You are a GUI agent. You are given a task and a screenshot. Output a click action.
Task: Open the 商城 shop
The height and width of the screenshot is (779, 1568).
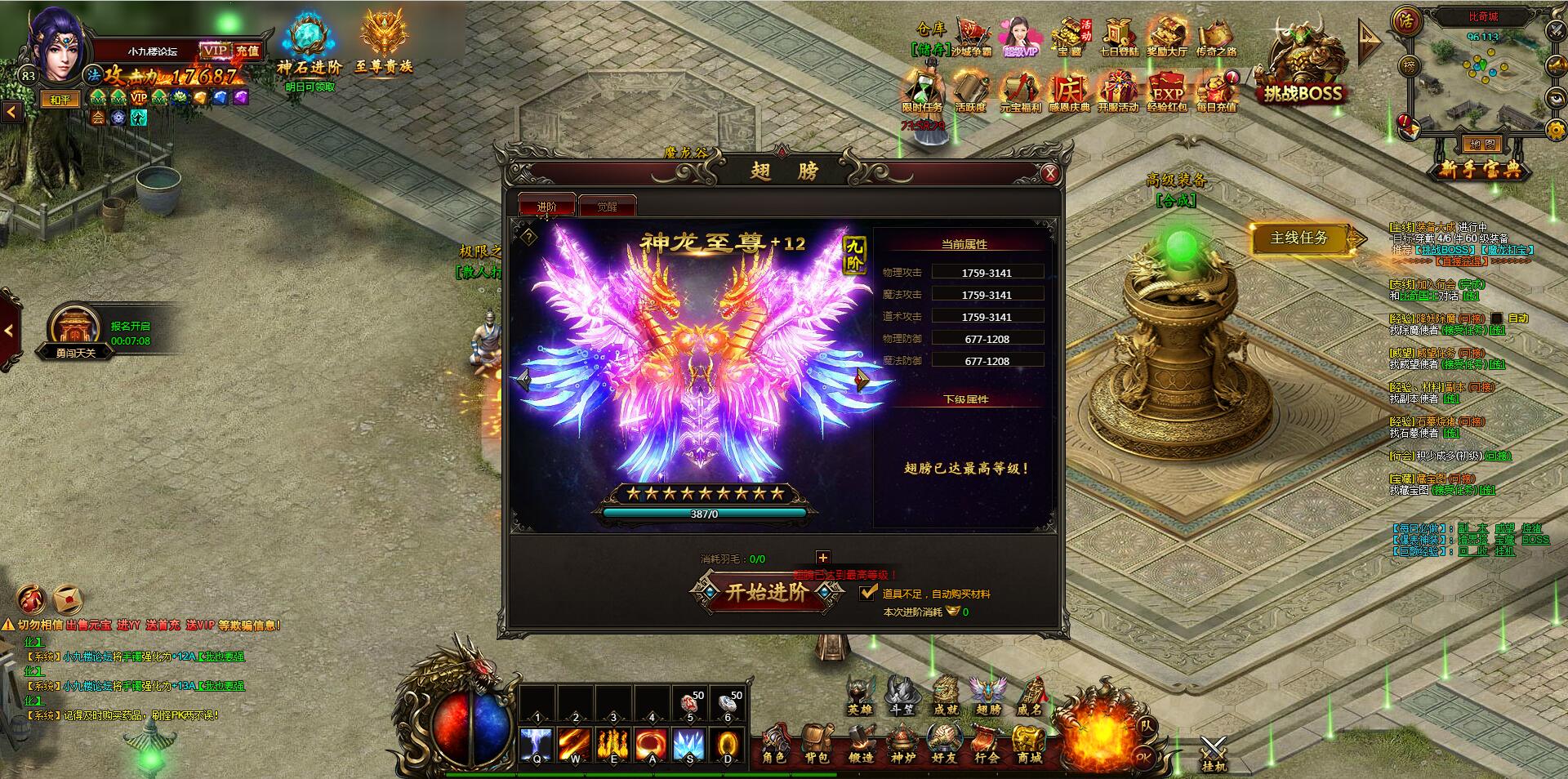click(x=1029, y=744)
